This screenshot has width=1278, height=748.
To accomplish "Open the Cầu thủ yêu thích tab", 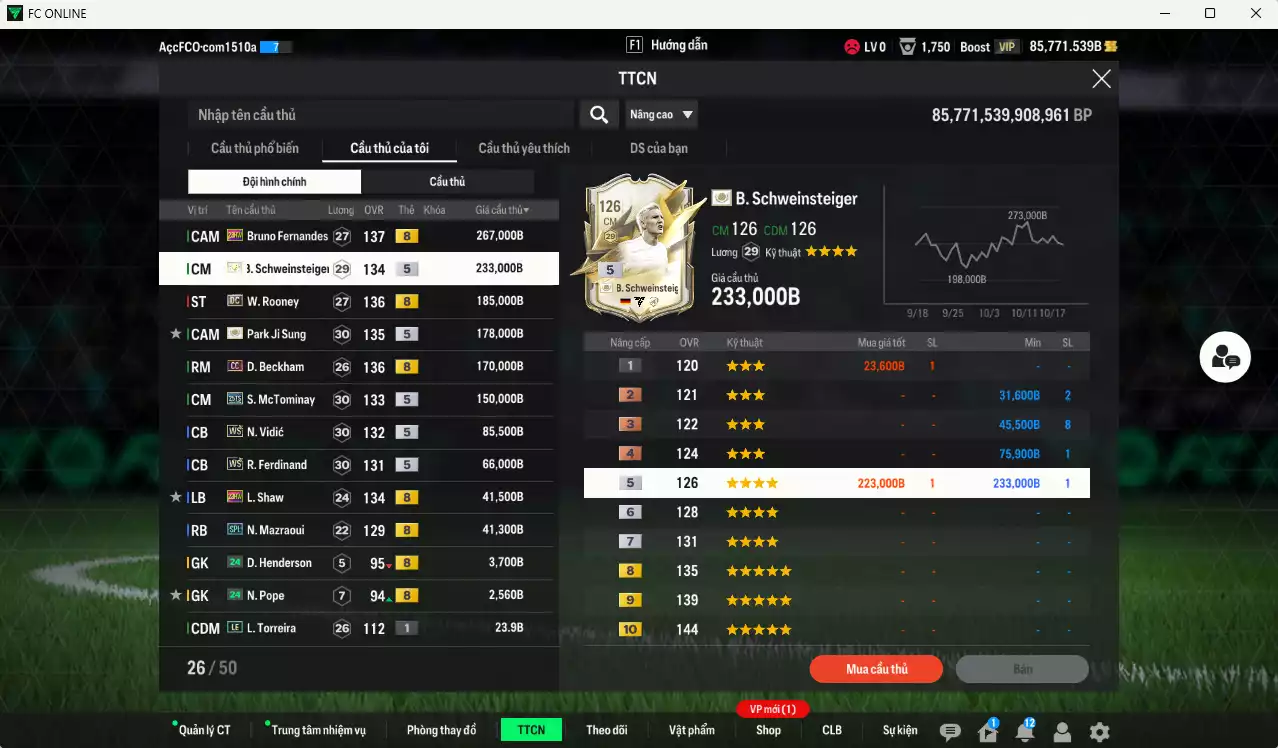I will 523,148.
